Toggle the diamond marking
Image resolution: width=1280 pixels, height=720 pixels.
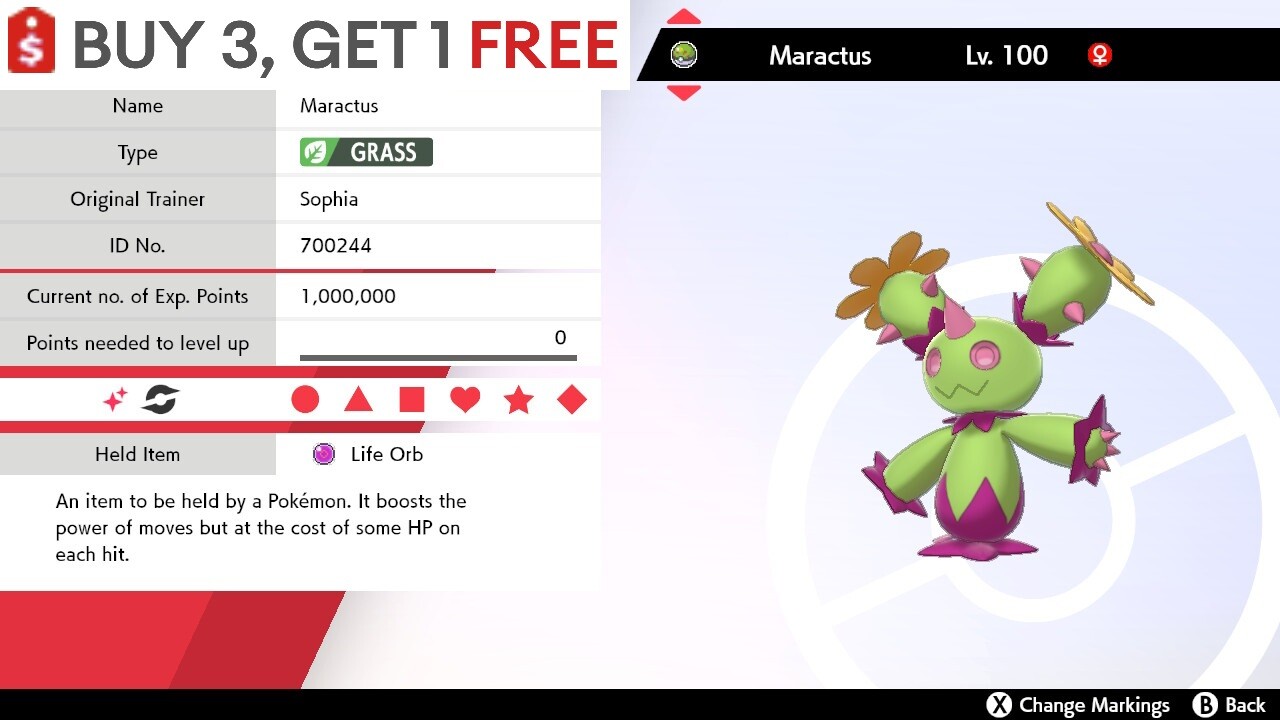(x=572, y=399)
